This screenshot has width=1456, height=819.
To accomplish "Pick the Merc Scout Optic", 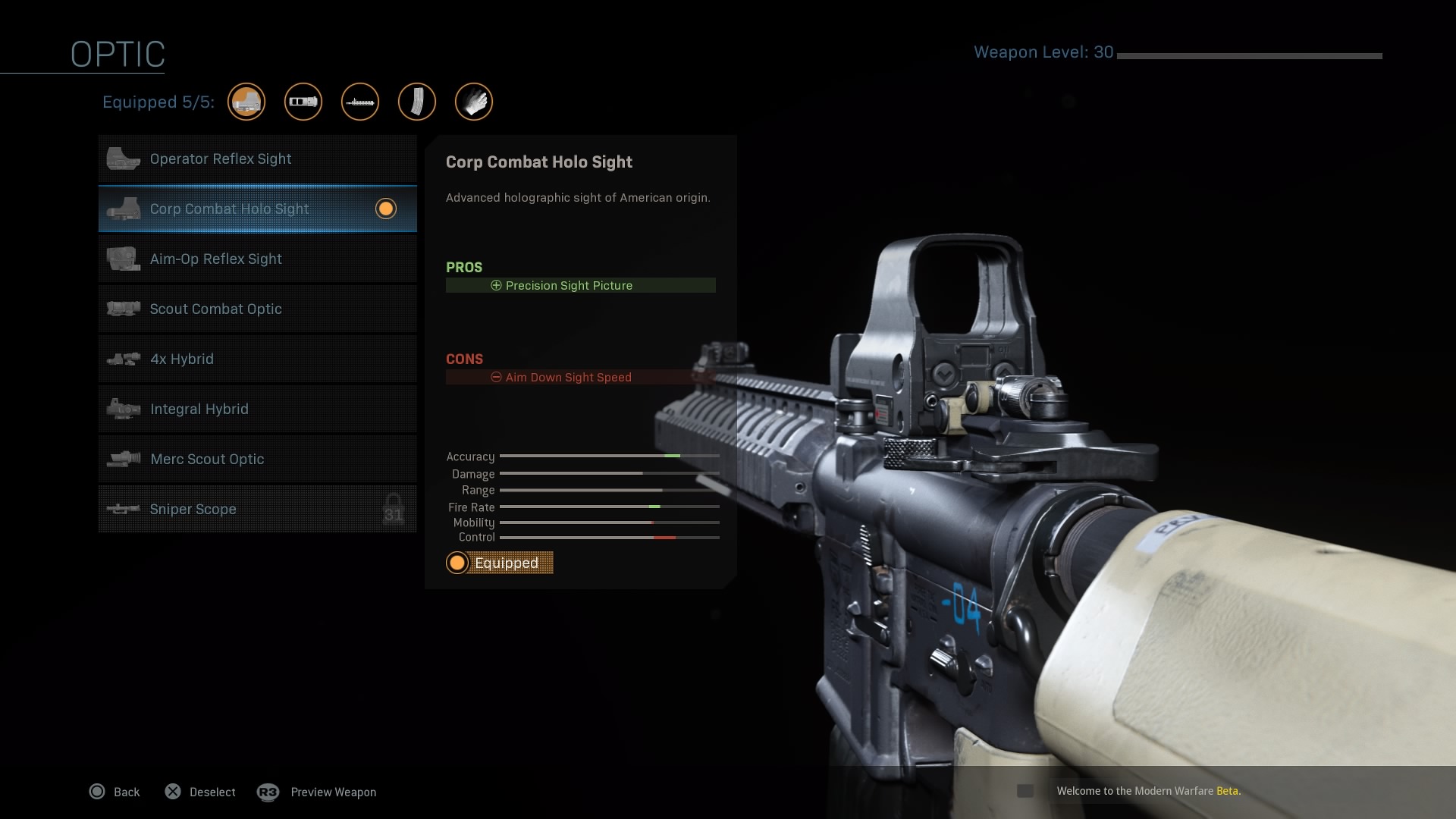I will click(257, 460).
